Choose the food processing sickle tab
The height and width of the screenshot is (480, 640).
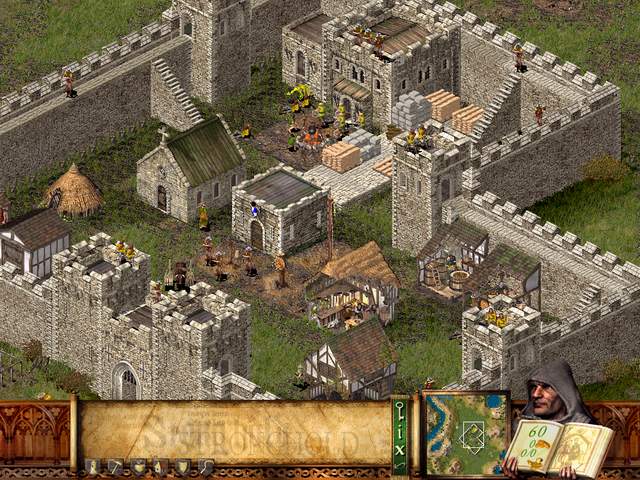point(205,466)
